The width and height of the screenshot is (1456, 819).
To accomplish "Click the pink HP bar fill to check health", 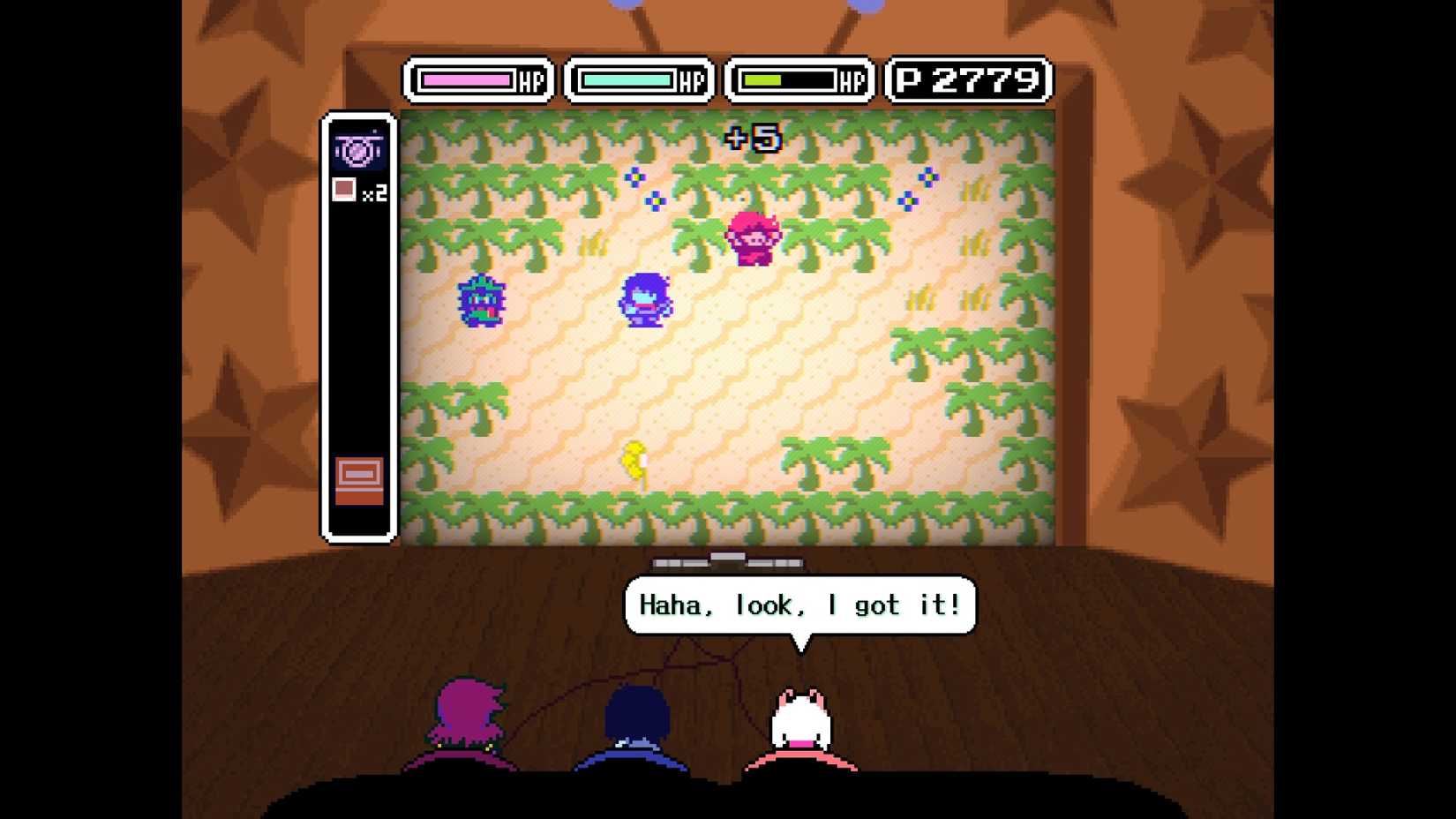I will coord(468,81).
